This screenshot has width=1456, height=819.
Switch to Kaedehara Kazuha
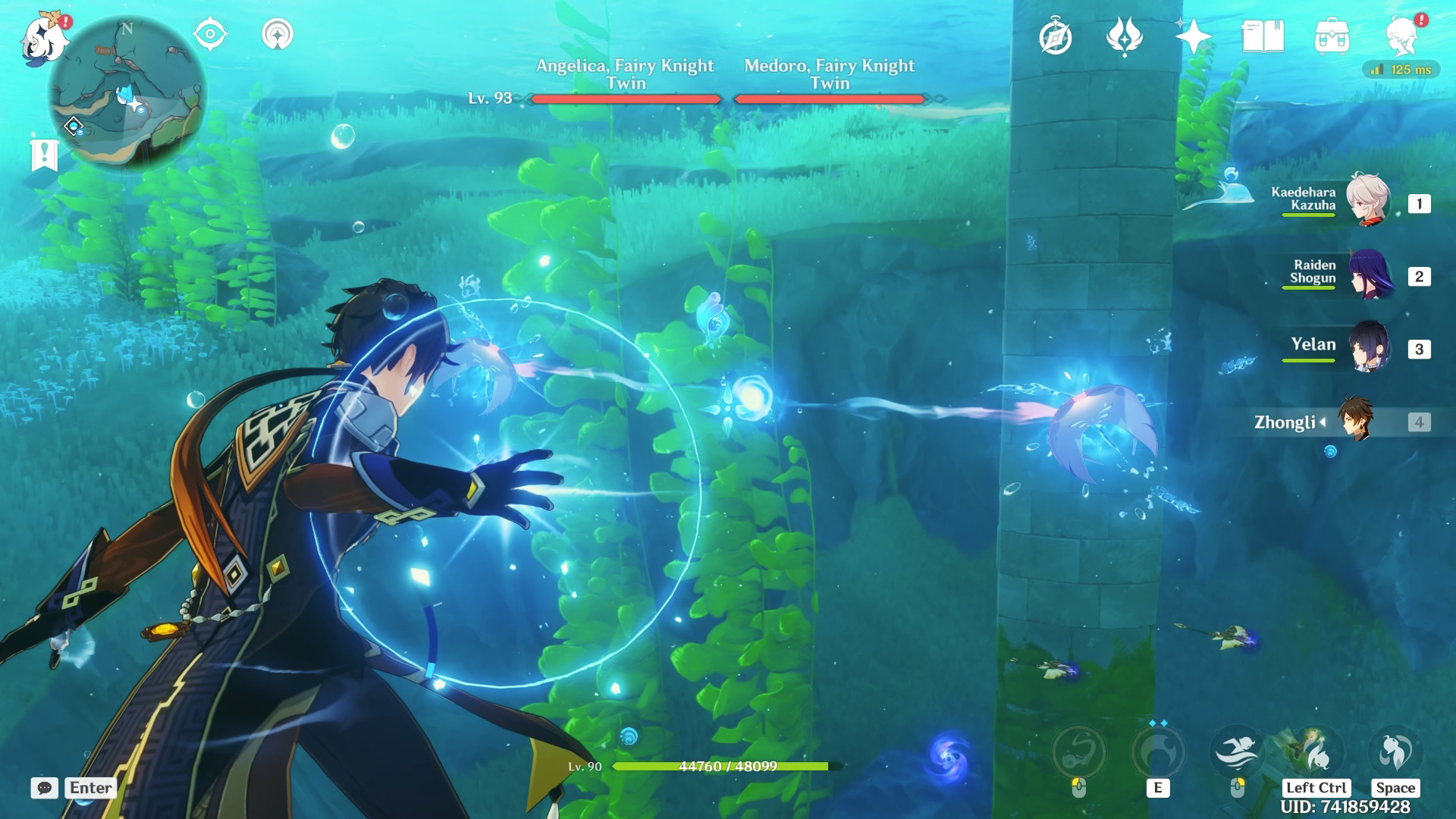[x=1368, y=200]
